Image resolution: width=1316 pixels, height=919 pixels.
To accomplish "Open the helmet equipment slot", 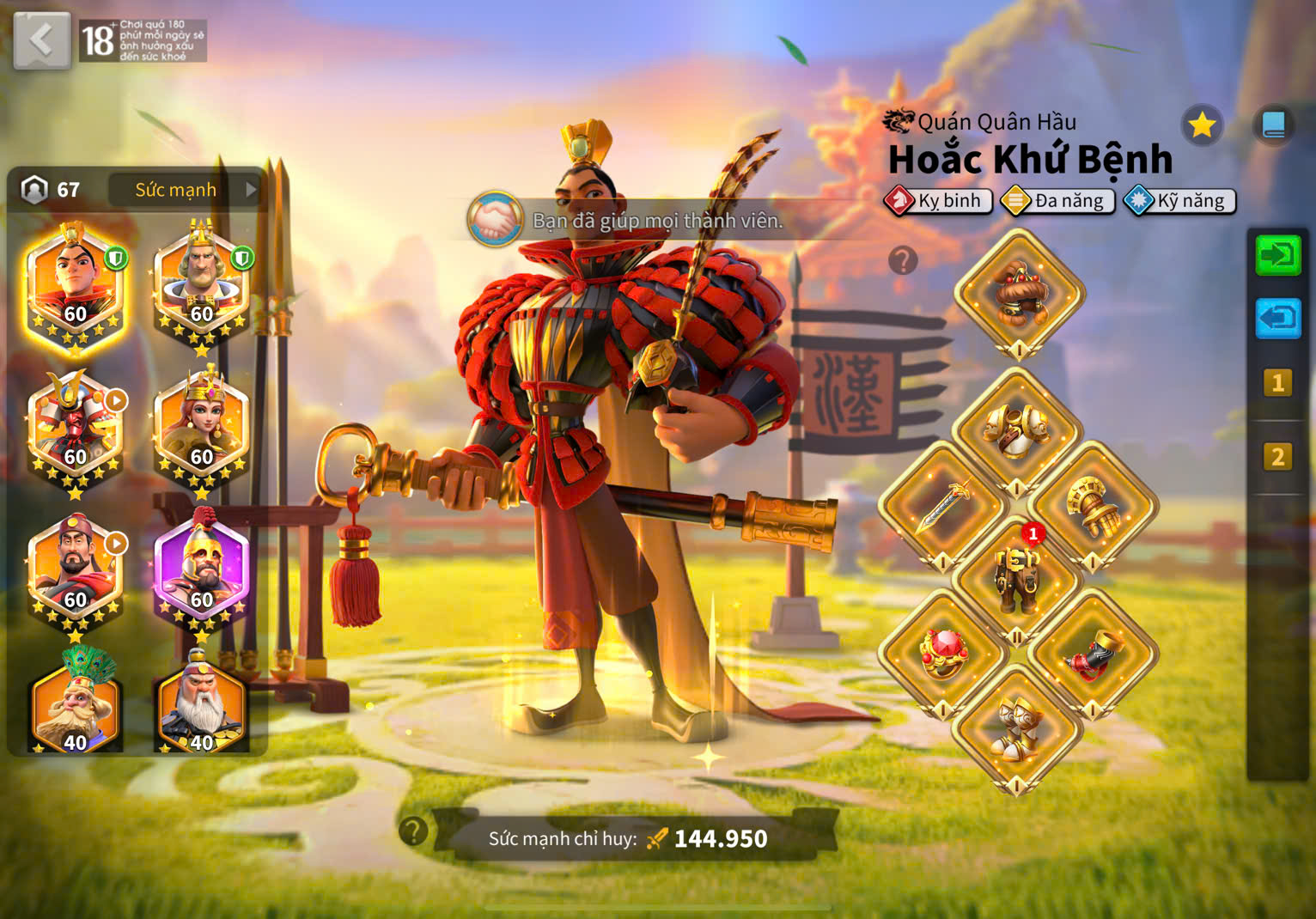I will click(1019, 292).
